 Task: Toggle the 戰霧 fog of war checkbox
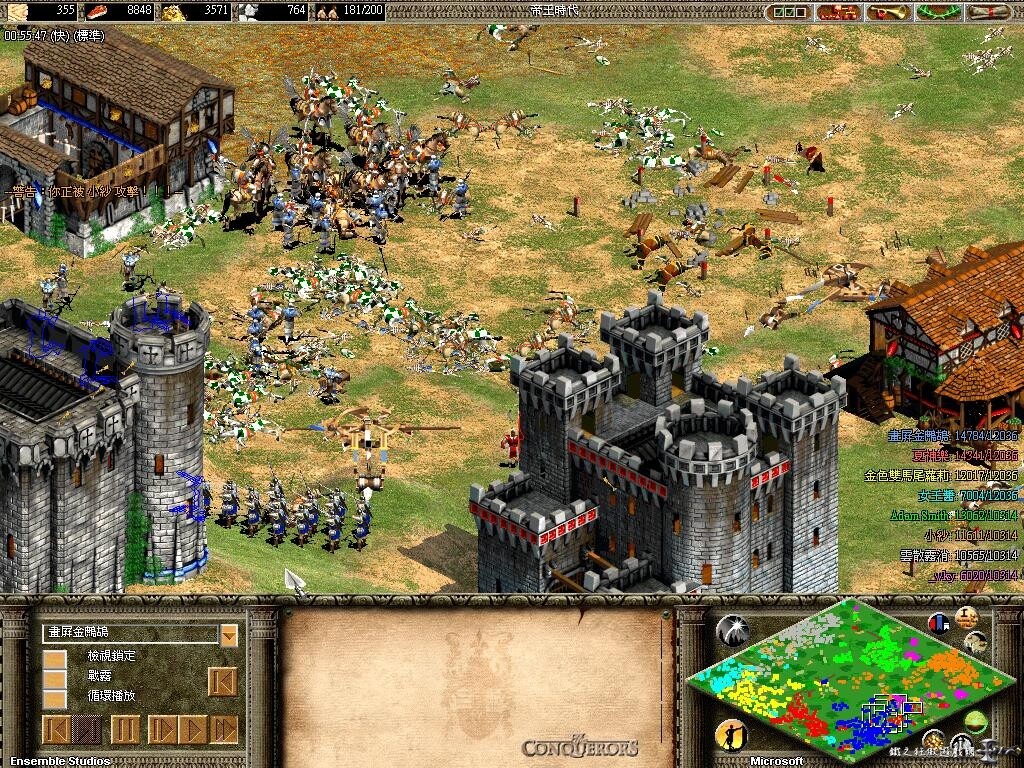pyautogui.click(x=55, y=678)
